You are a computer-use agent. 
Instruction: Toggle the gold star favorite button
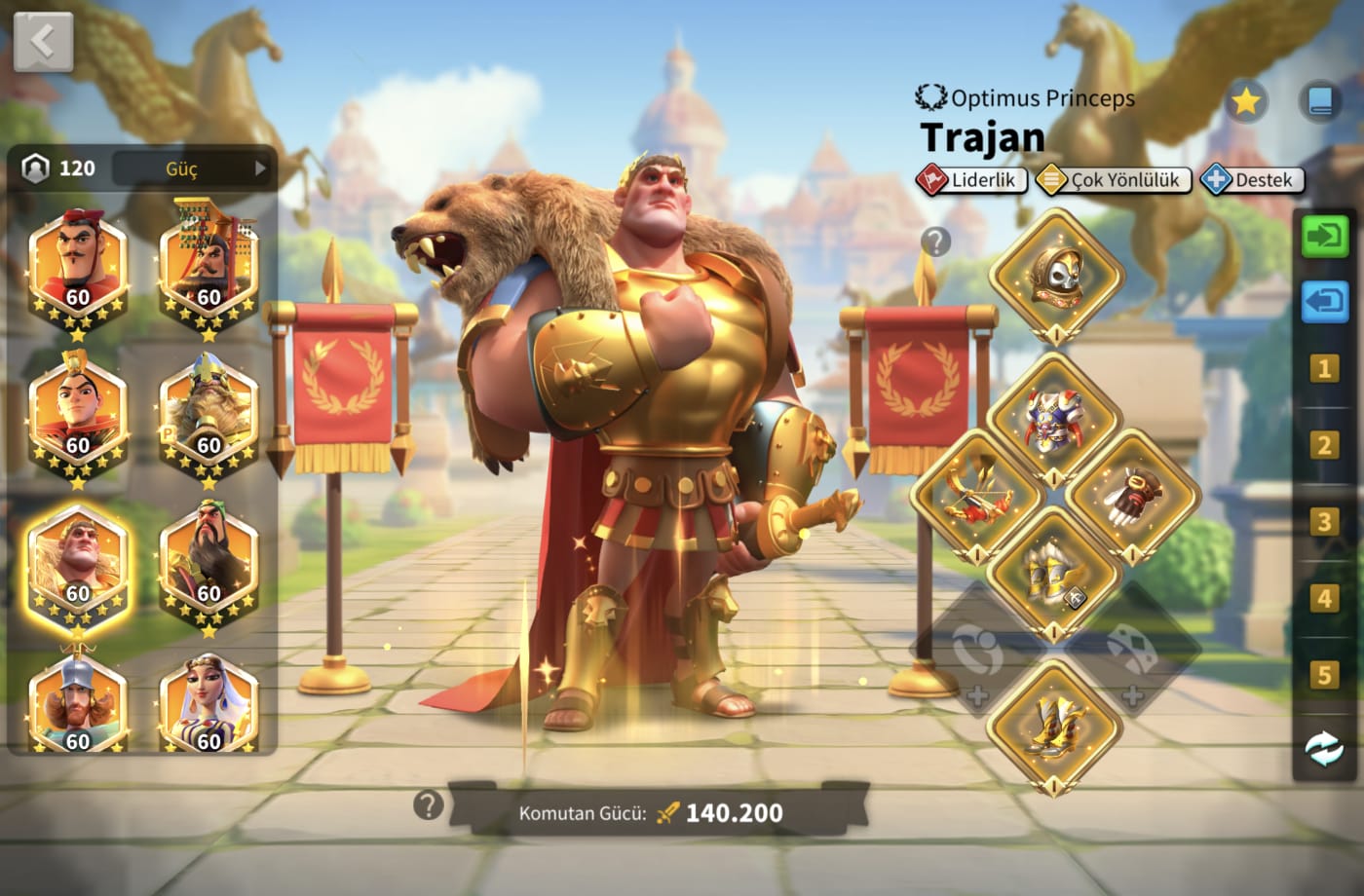pos(1245,101)
